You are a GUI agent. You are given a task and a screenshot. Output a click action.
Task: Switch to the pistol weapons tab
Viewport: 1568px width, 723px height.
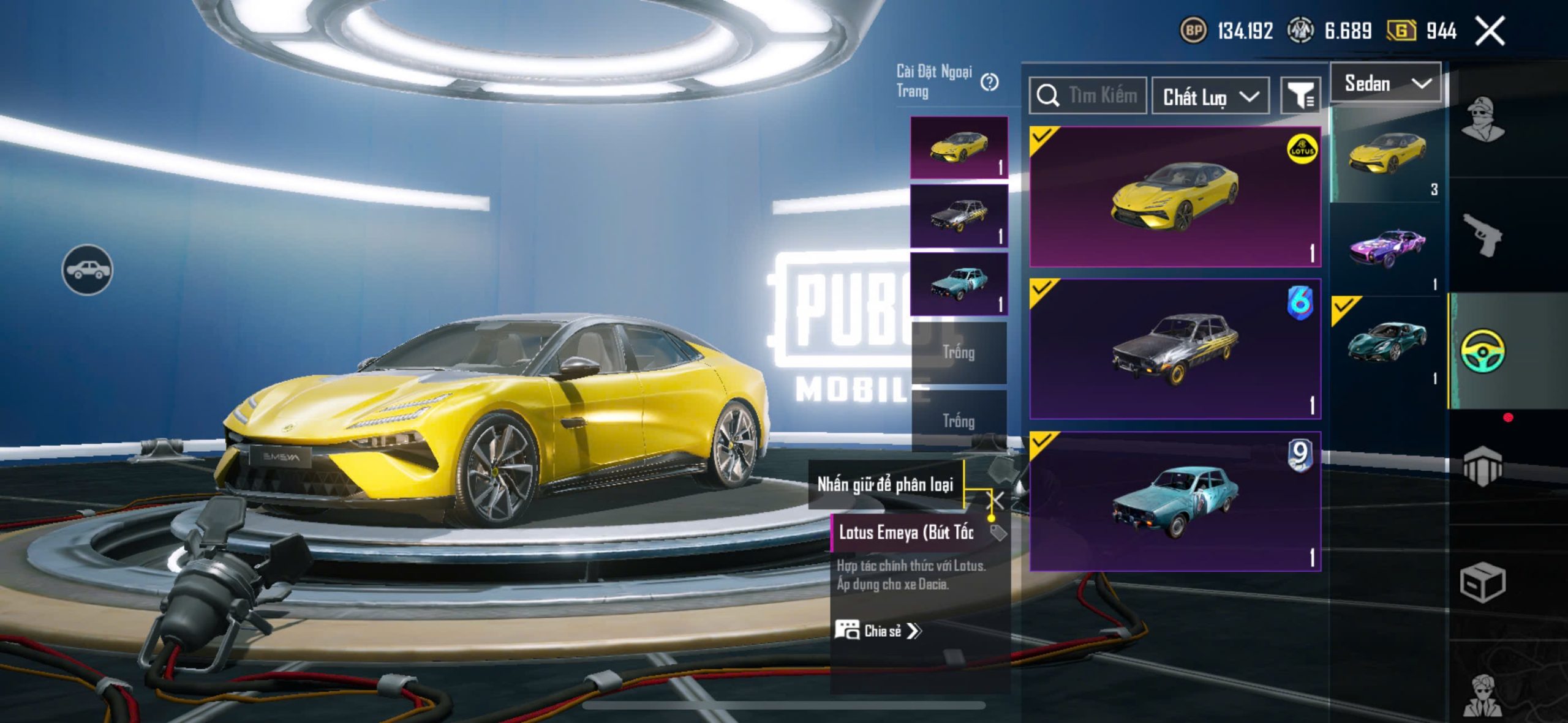1482,234
